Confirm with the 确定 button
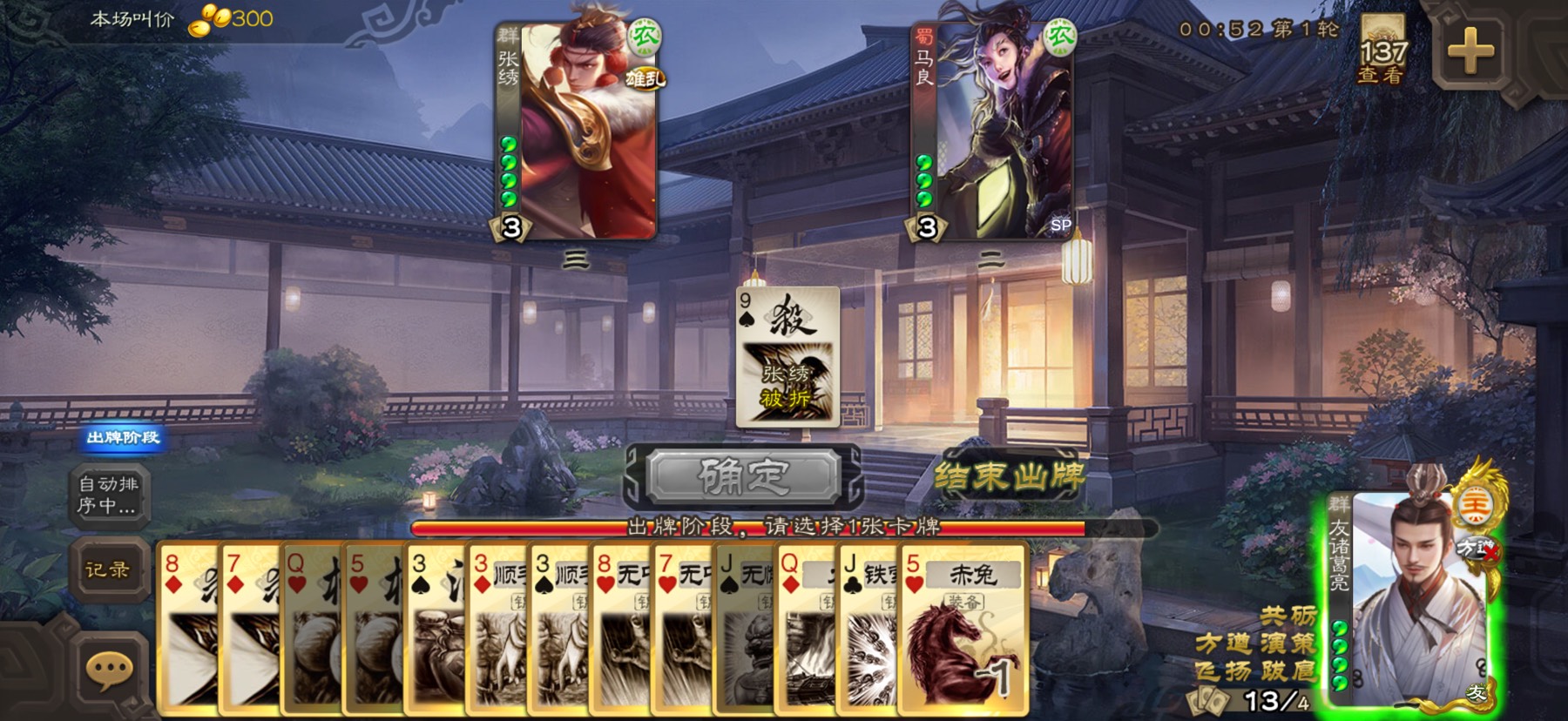The image size is (1568, 721). coord(743,476)
